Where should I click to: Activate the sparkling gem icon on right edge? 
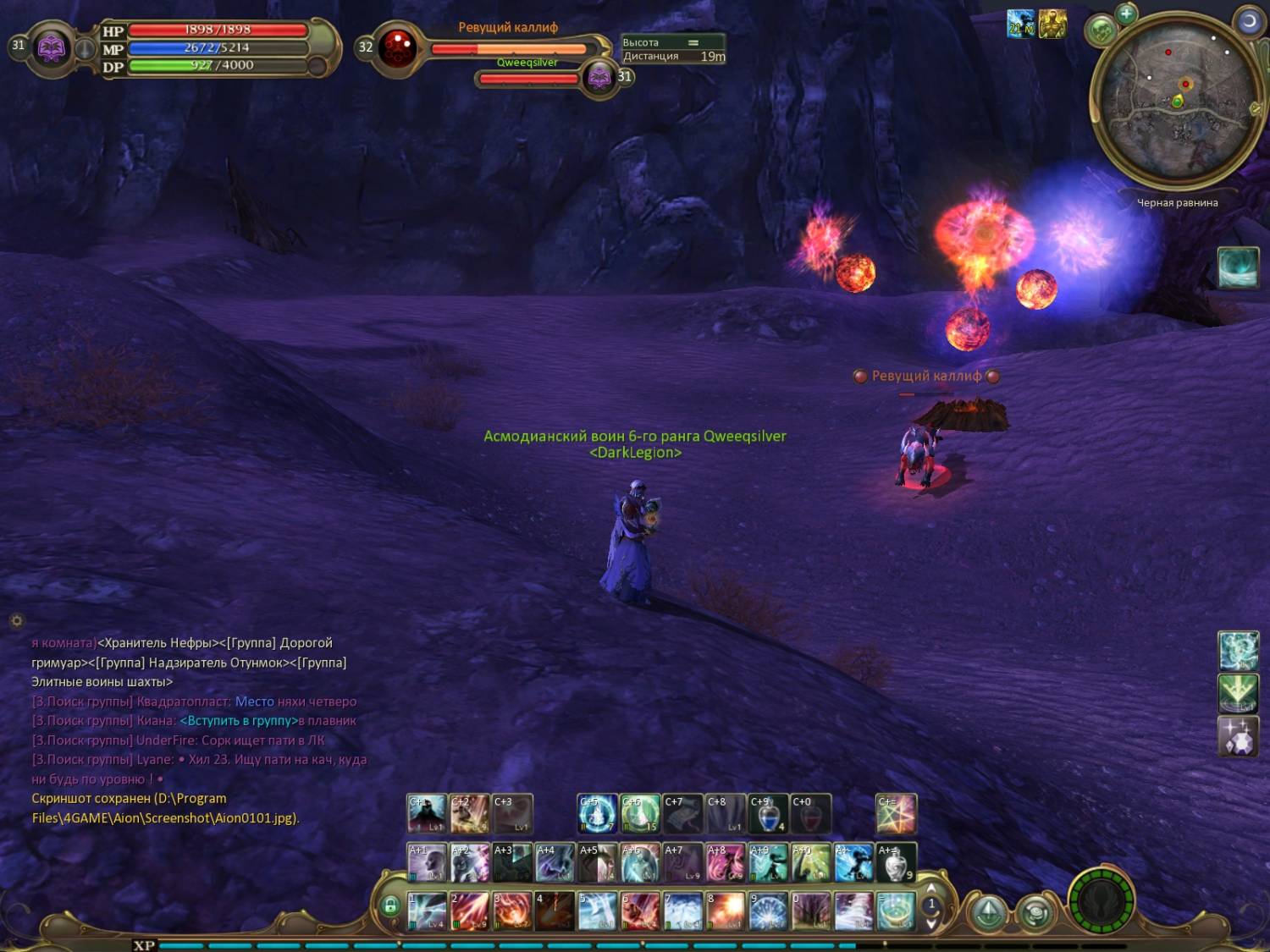pos(1238,736)
